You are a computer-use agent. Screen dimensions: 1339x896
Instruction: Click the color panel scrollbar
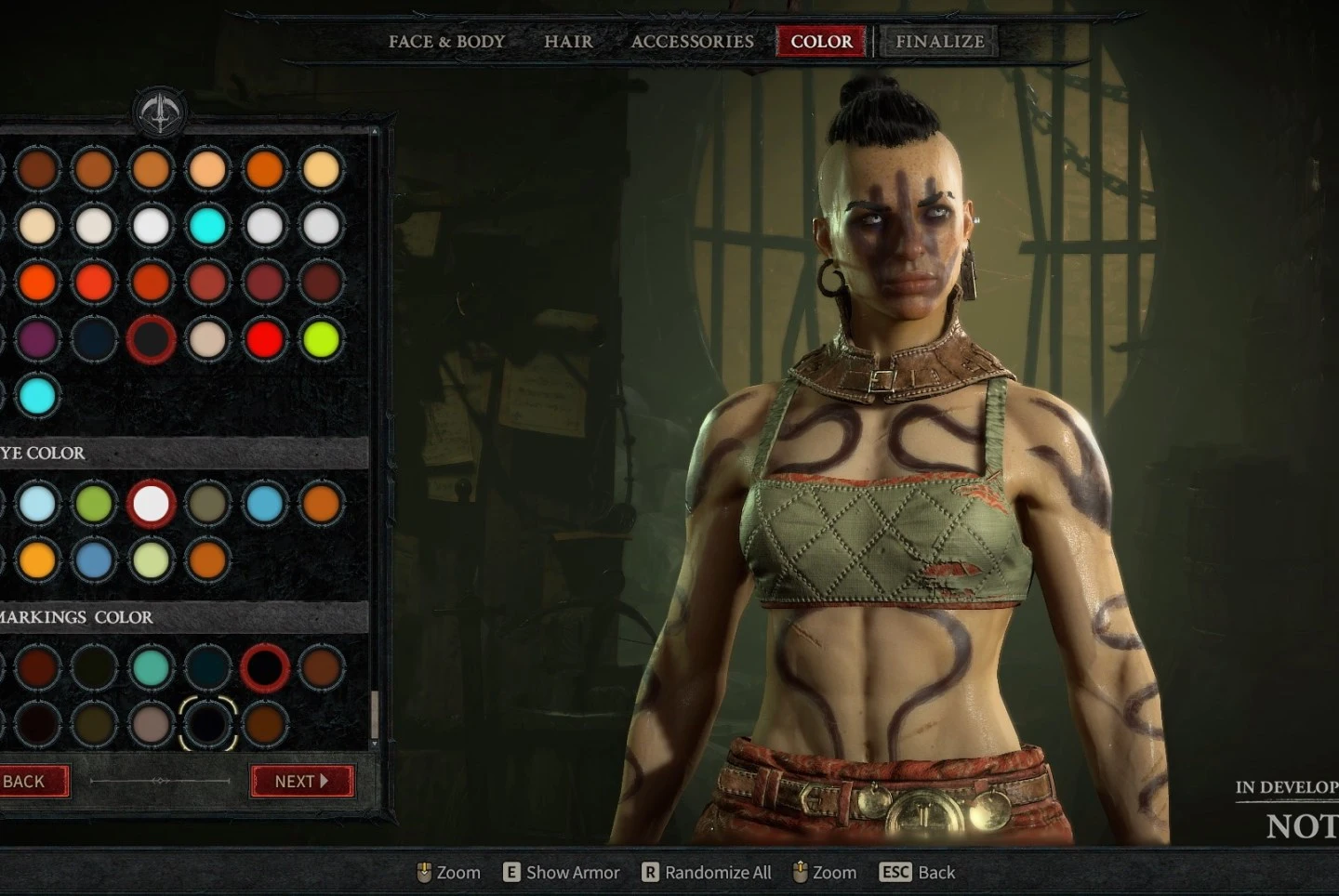tap(375, 714)
